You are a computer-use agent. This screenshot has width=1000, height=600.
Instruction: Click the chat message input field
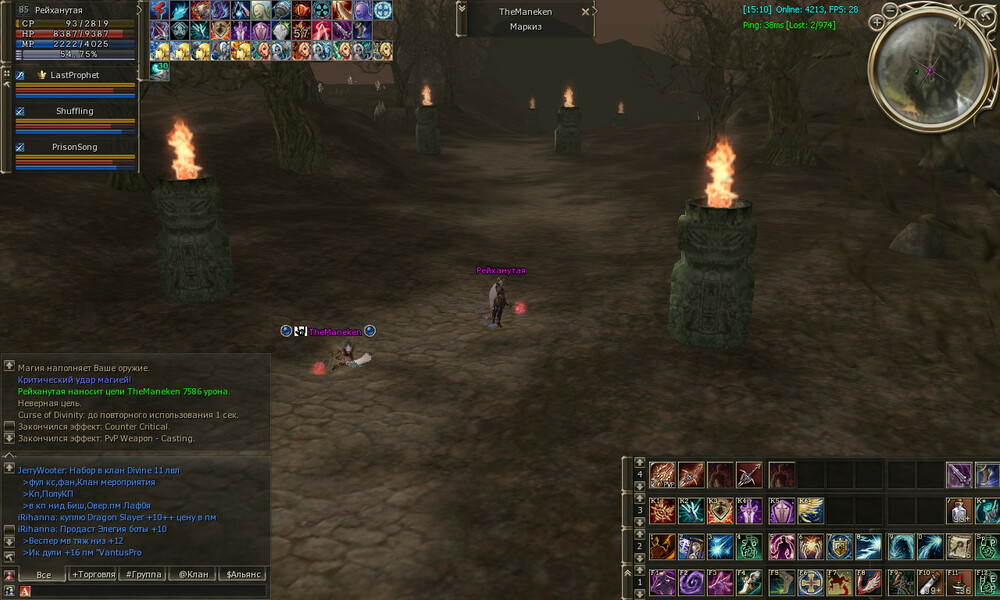click(x=150, y=591)
